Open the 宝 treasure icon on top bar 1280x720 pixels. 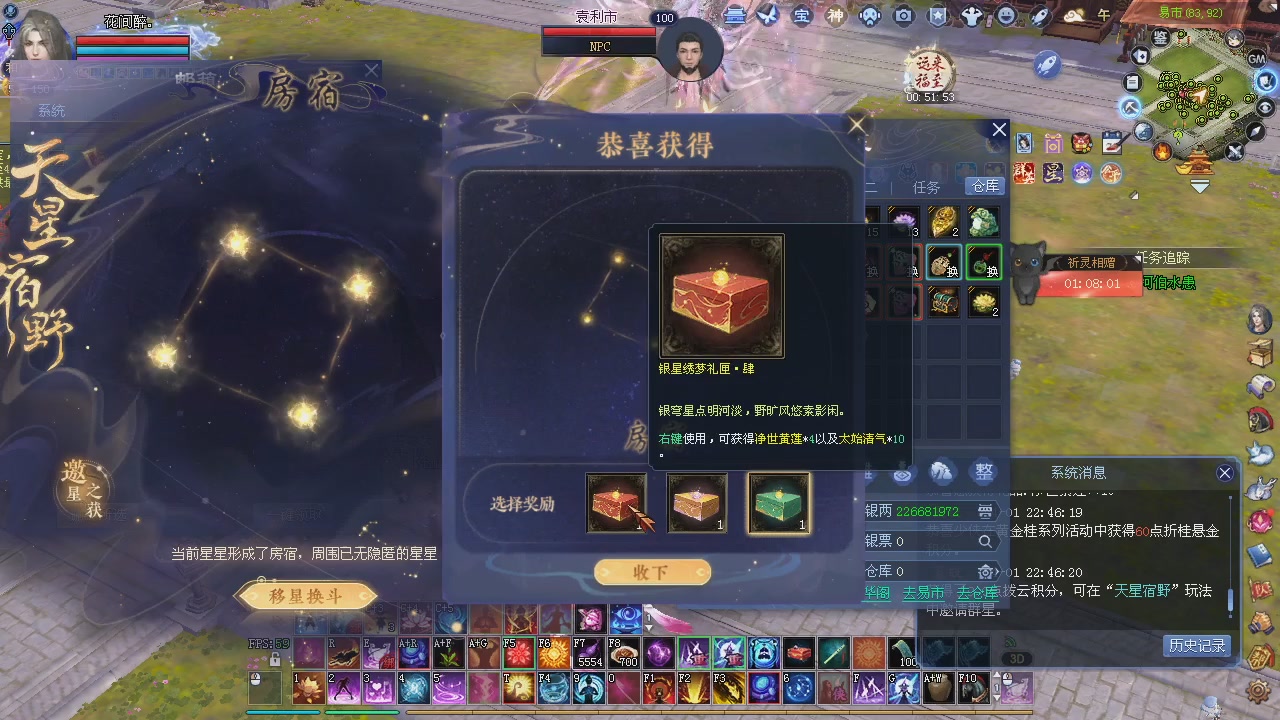(801, 16)
